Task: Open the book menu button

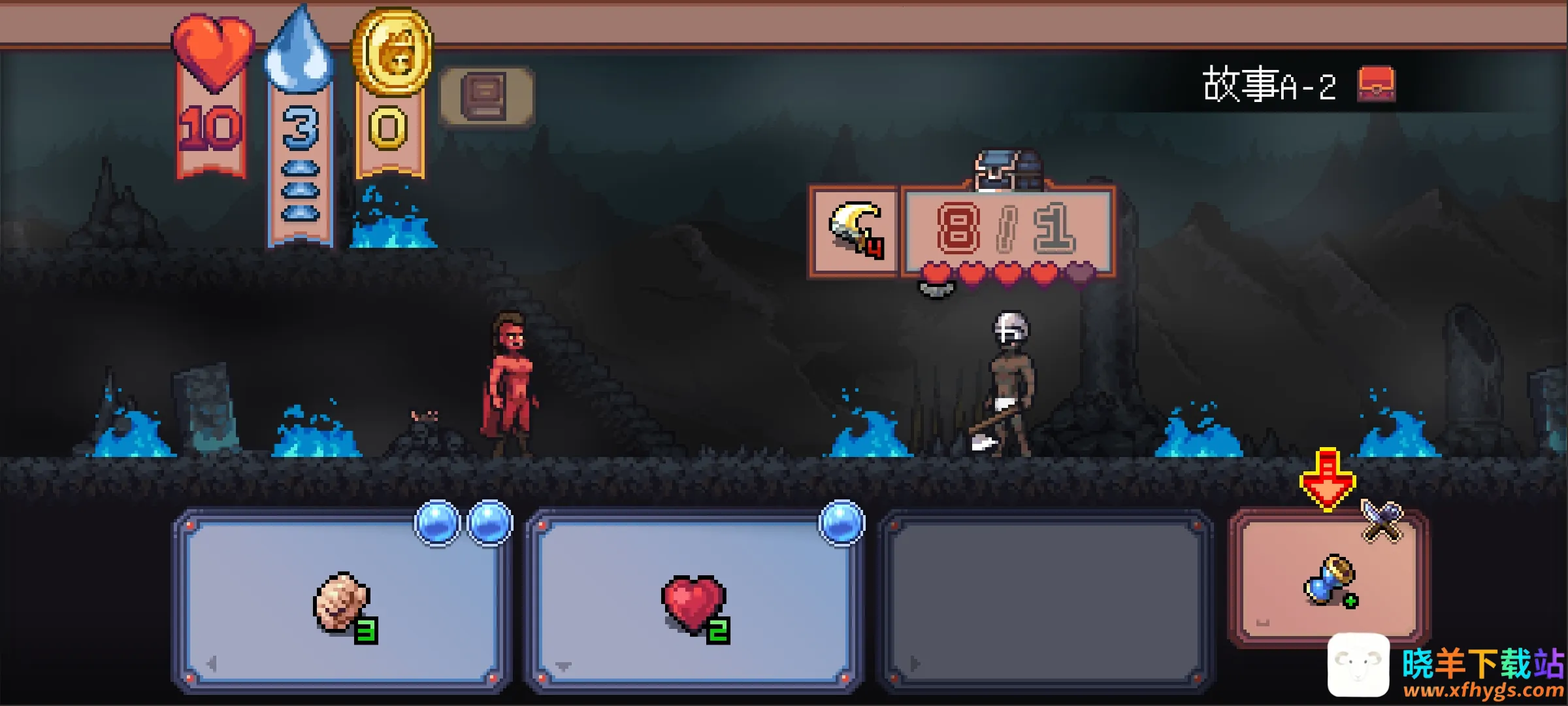Action: [487, 97]
